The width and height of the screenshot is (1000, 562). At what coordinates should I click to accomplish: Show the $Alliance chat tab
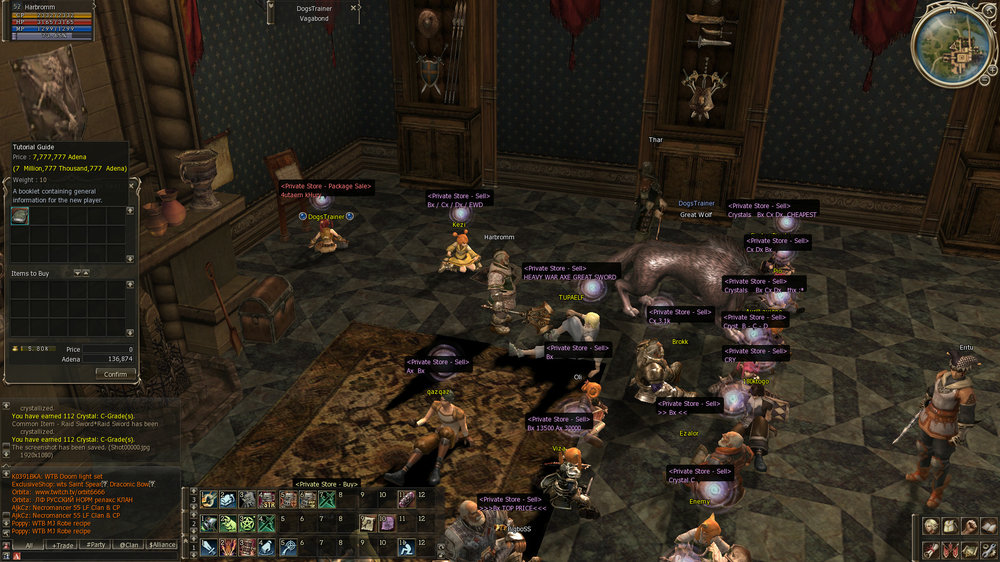161,545
